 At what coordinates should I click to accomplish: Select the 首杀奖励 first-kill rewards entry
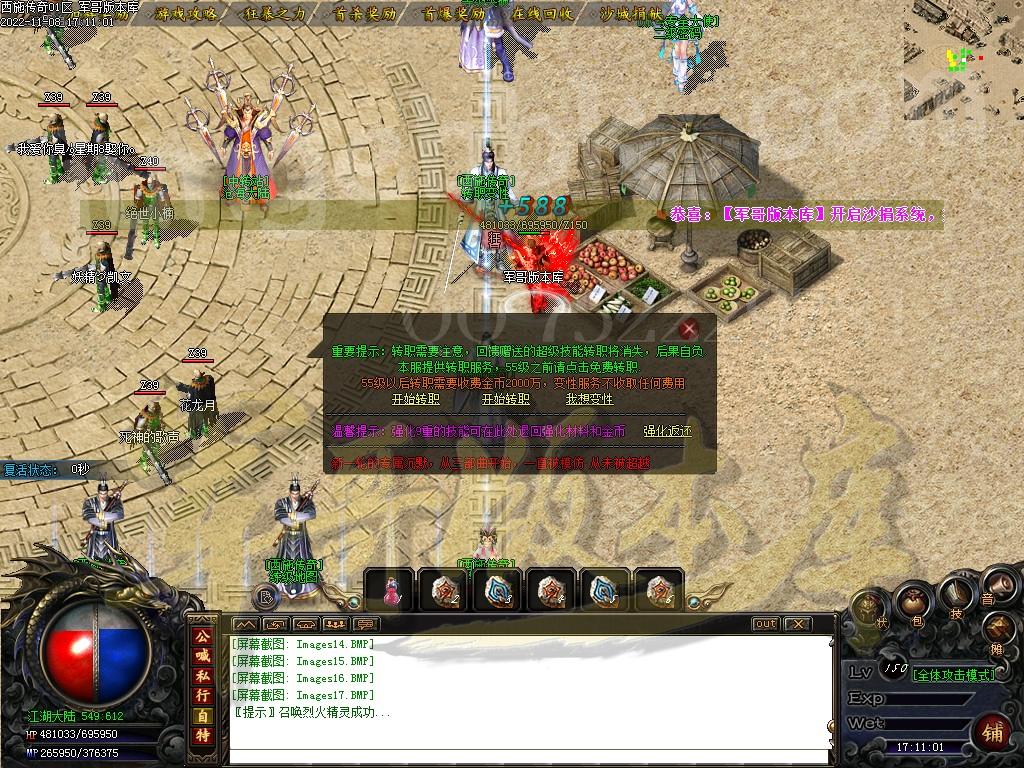tap(364, 14)
